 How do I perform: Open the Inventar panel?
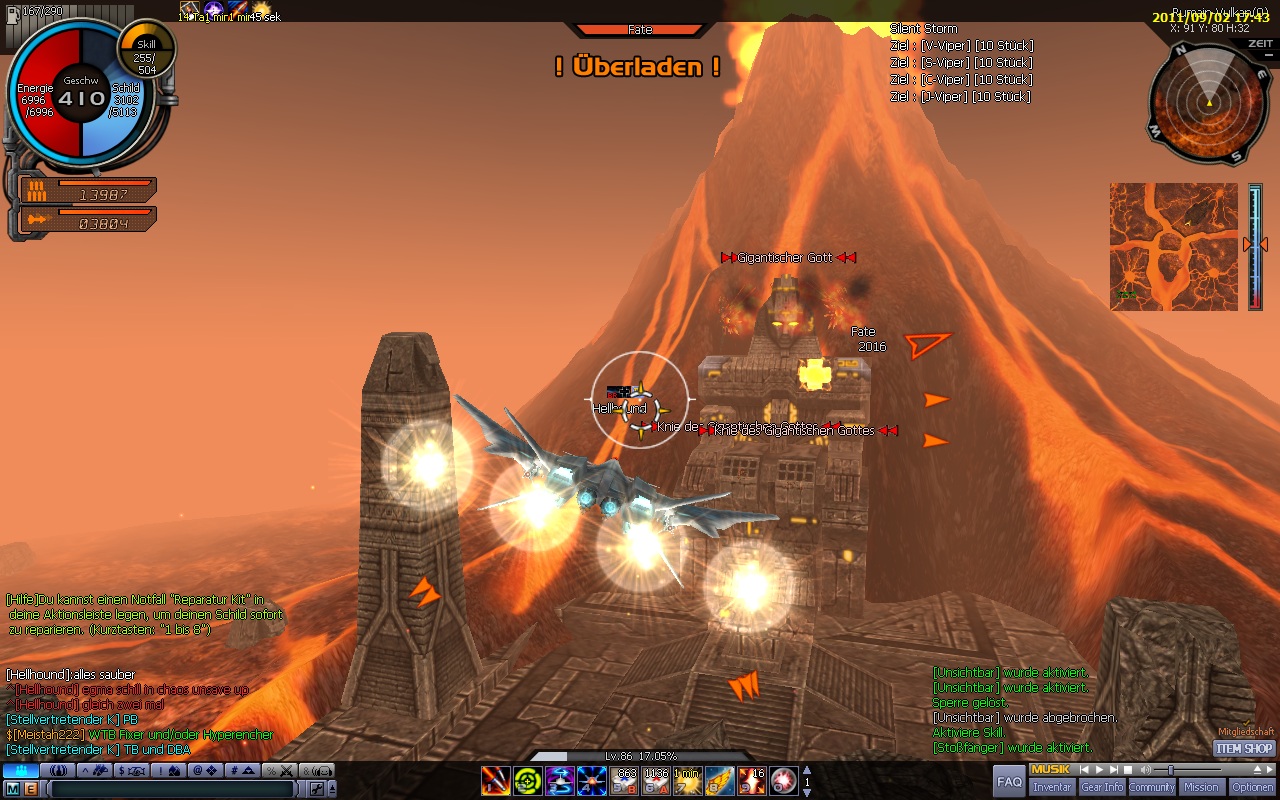pos(1052,787)
